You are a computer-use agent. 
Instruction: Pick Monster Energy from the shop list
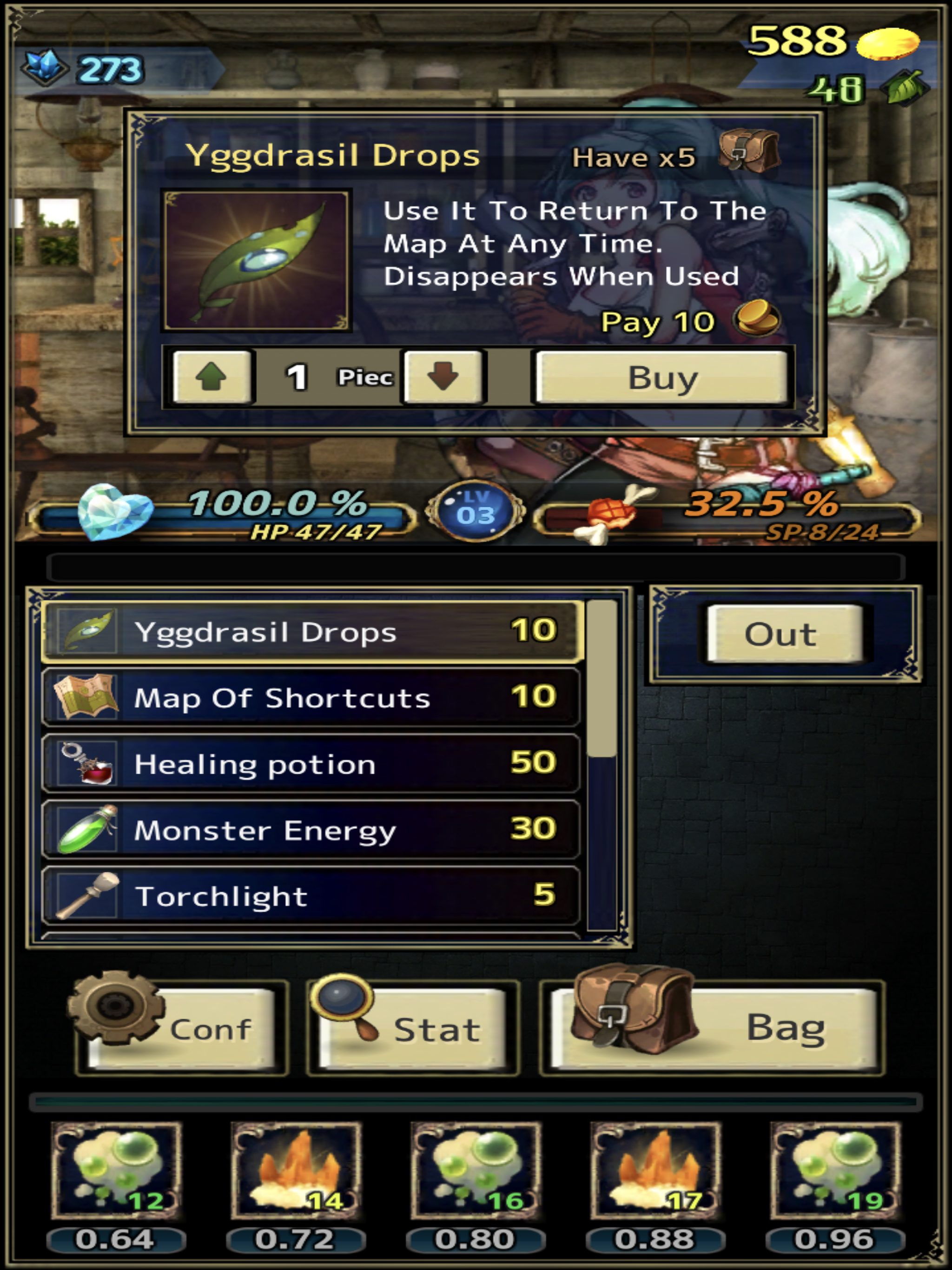[x=311, y=830]
